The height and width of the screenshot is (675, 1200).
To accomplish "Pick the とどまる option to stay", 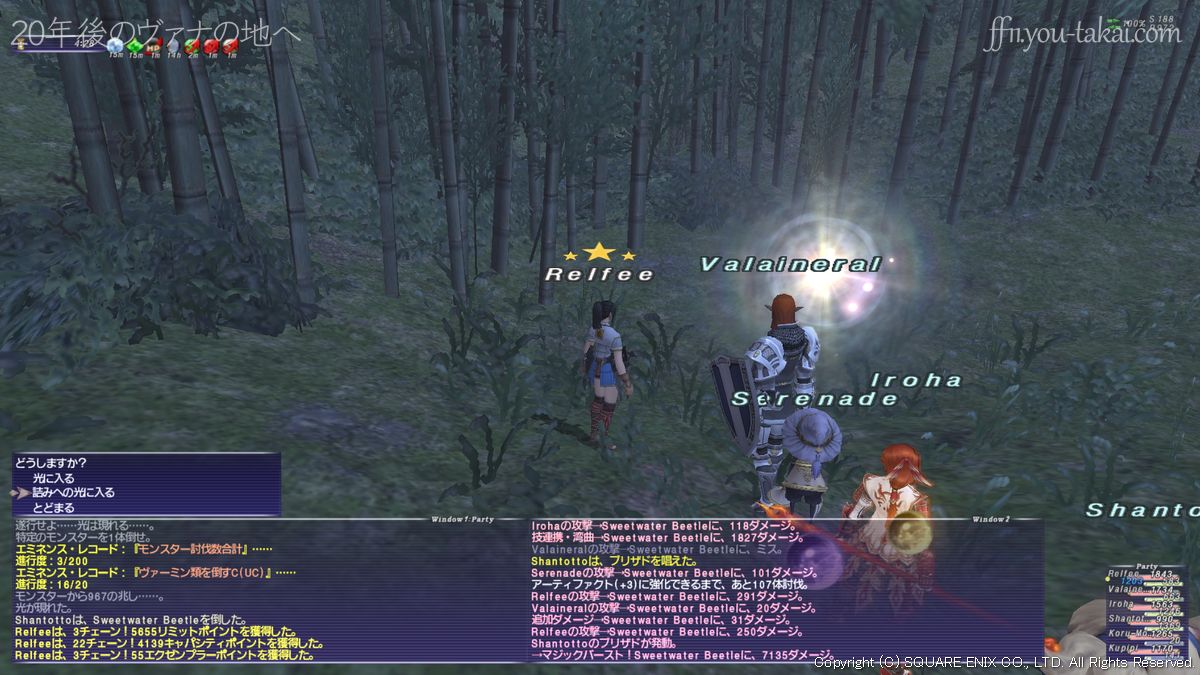I will (x=53, y=508).
